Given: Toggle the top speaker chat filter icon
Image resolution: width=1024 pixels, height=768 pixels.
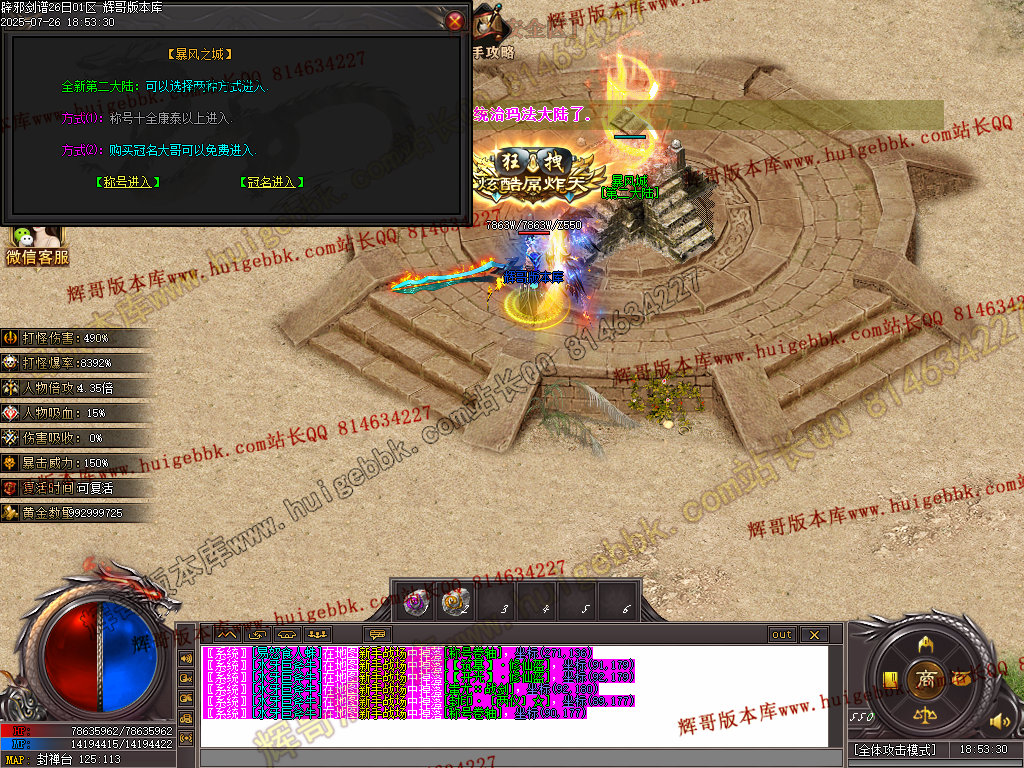Looking at the screenshot, I should 186,658.
